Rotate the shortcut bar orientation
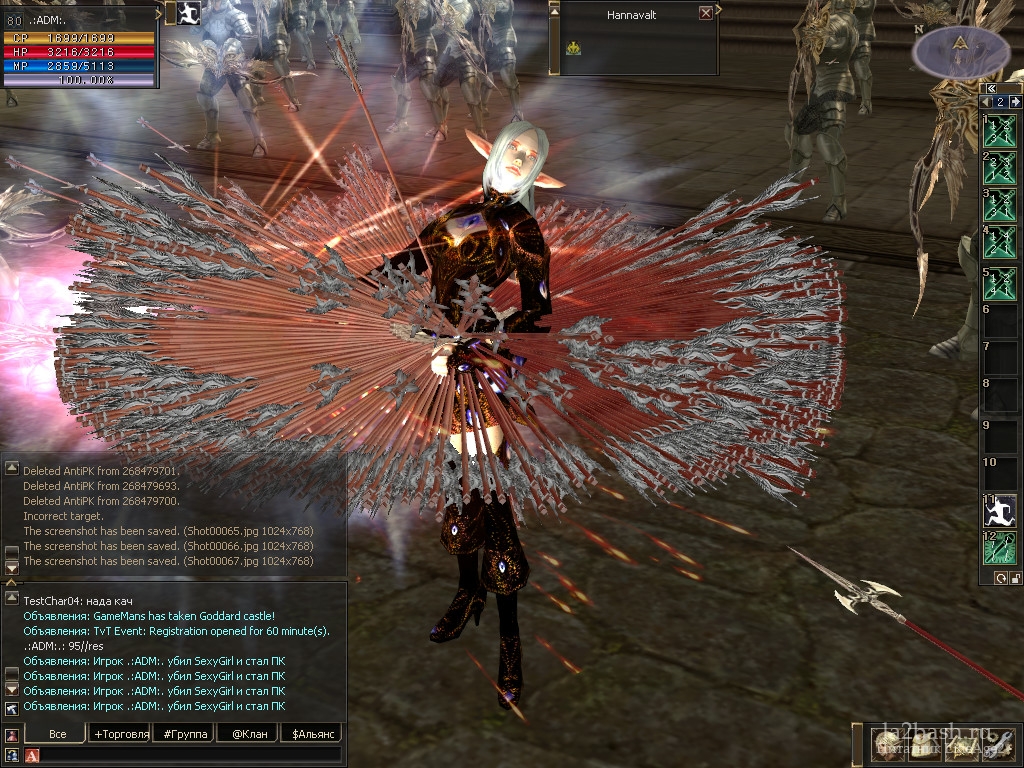 tap(1001, 578)
